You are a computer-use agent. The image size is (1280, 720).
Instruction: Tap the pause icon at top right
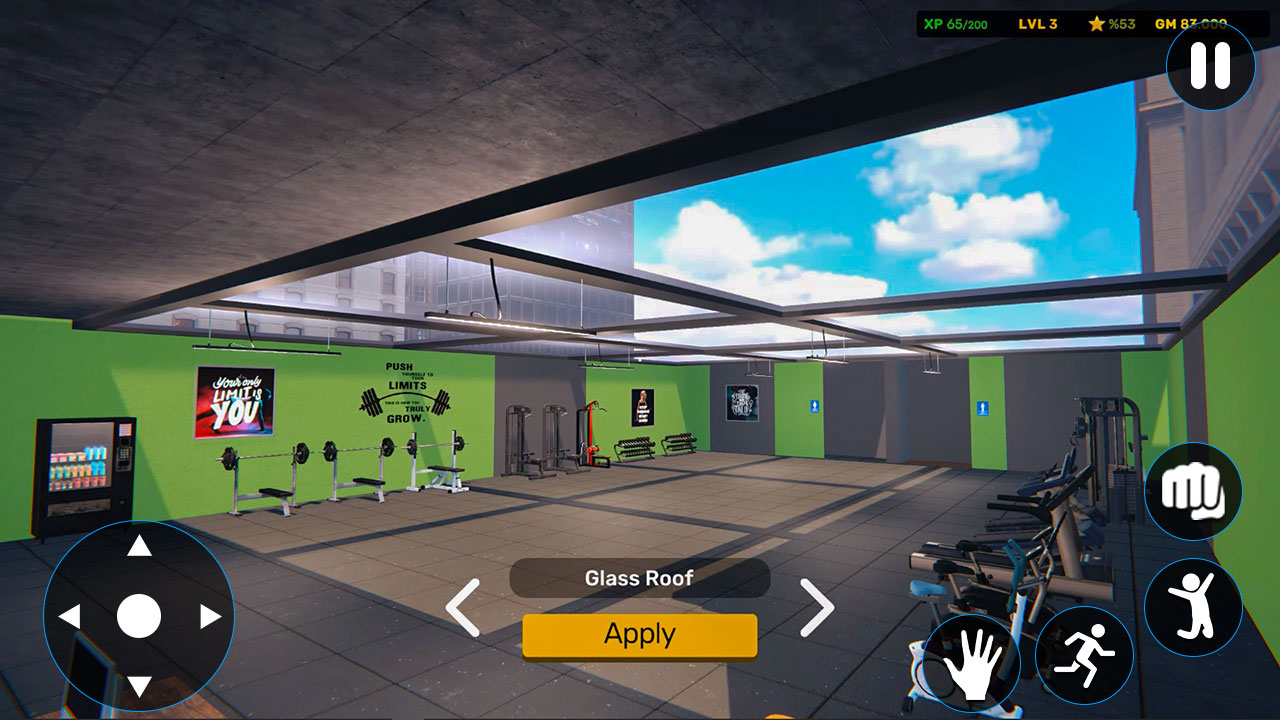click(x=1209, y=65)
